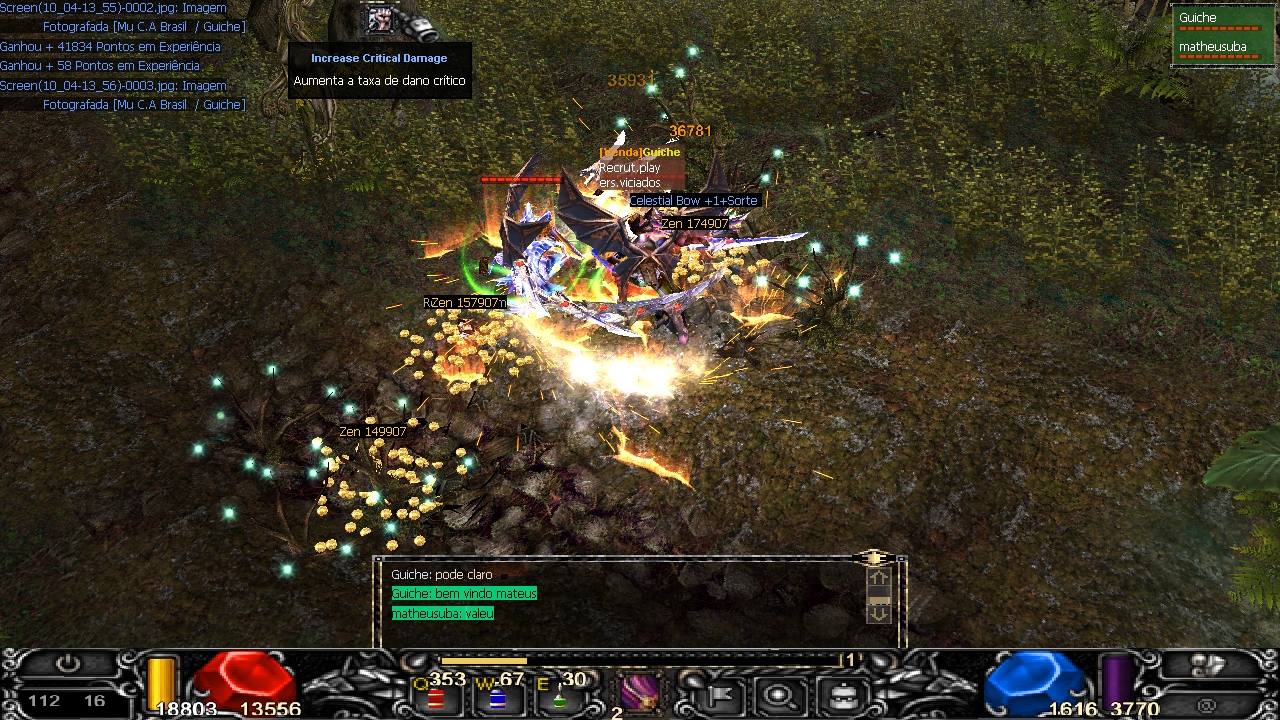Click the "matheusuba: valeu" chat message

click(x=442, y=613)
